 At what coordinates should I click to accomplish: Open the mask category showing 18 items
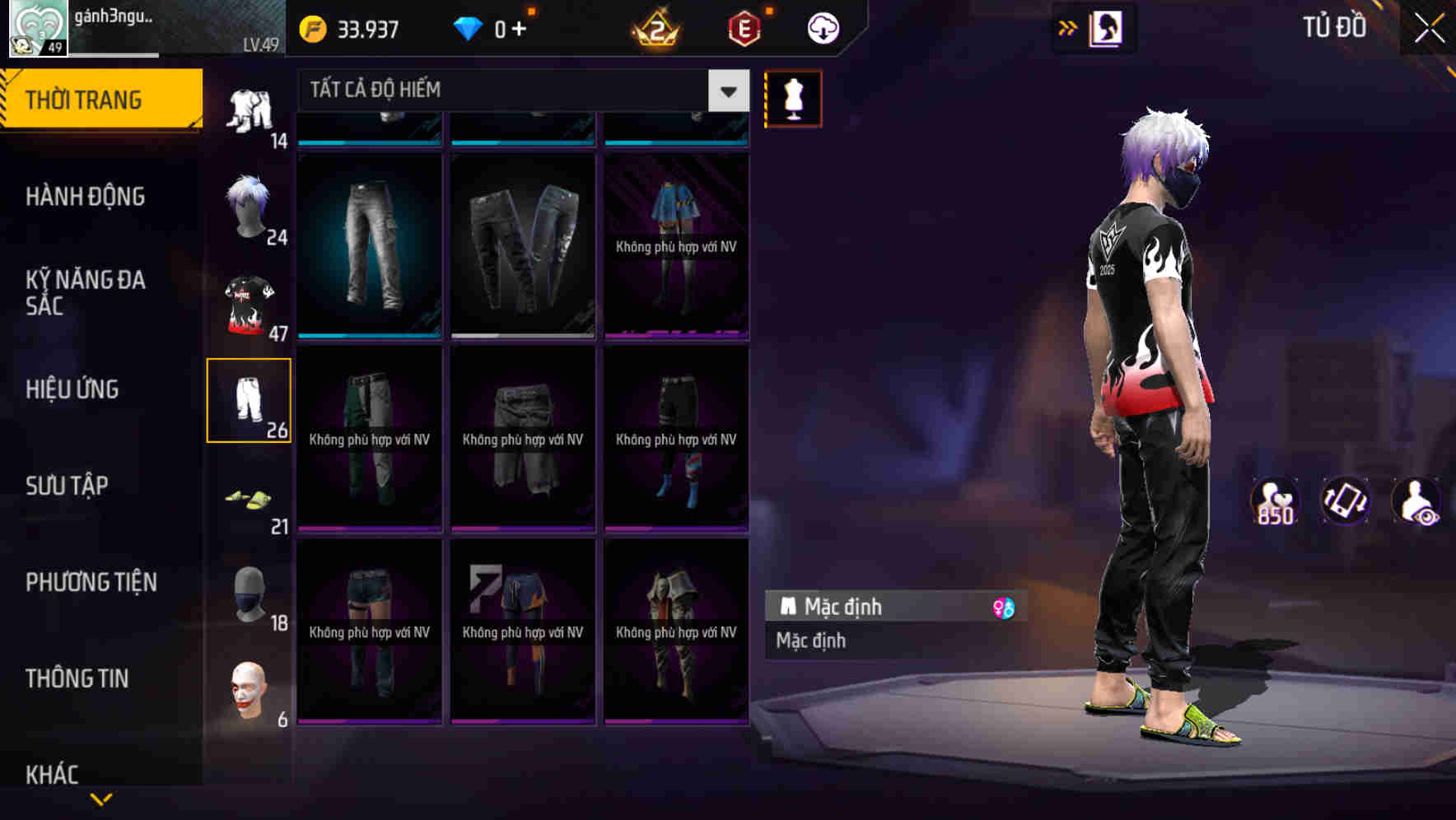250,594
